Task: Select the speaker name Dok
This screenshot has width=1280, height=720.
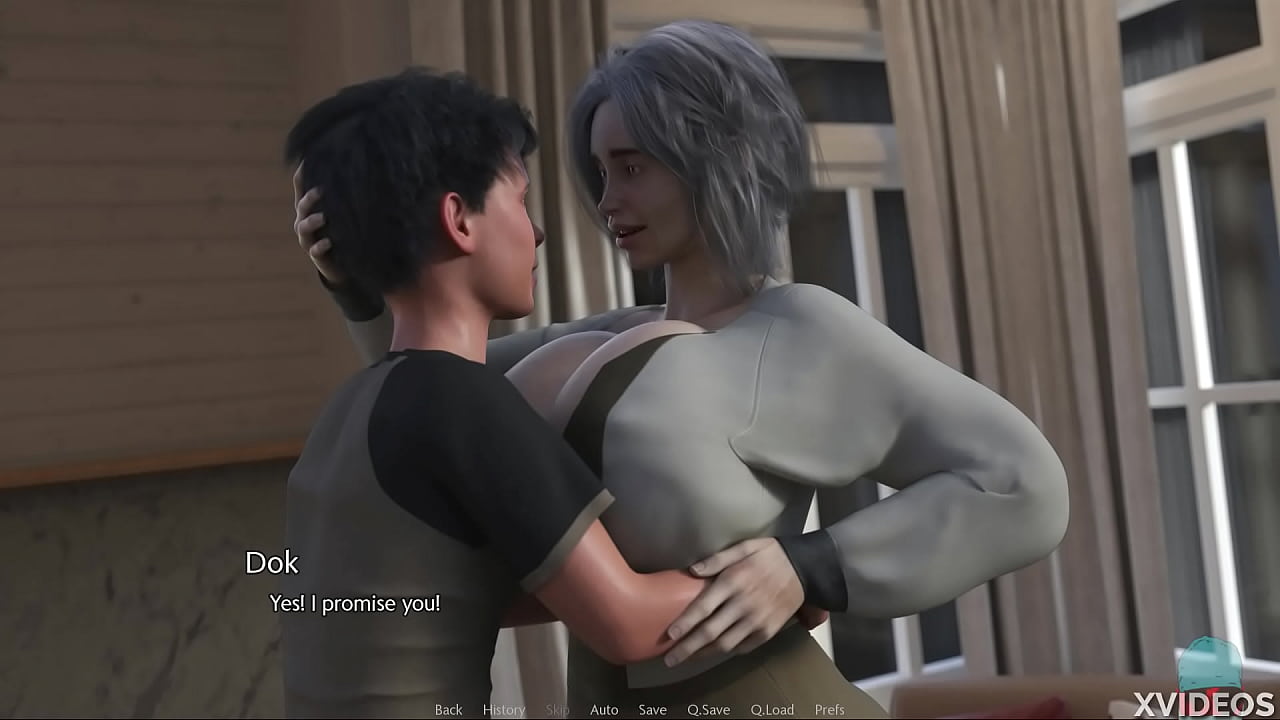Action: (x=273, y=564)
